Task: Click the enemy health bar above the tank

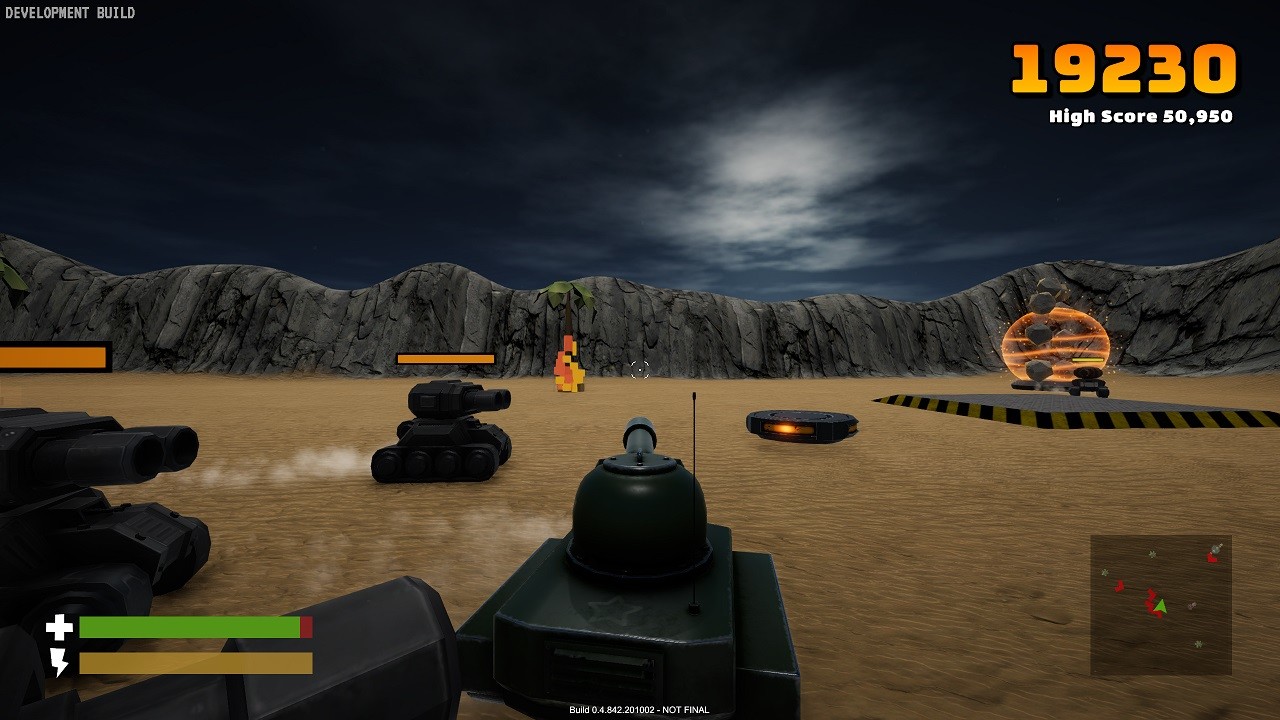Action: pyautogui.click(x=445, y=359)
